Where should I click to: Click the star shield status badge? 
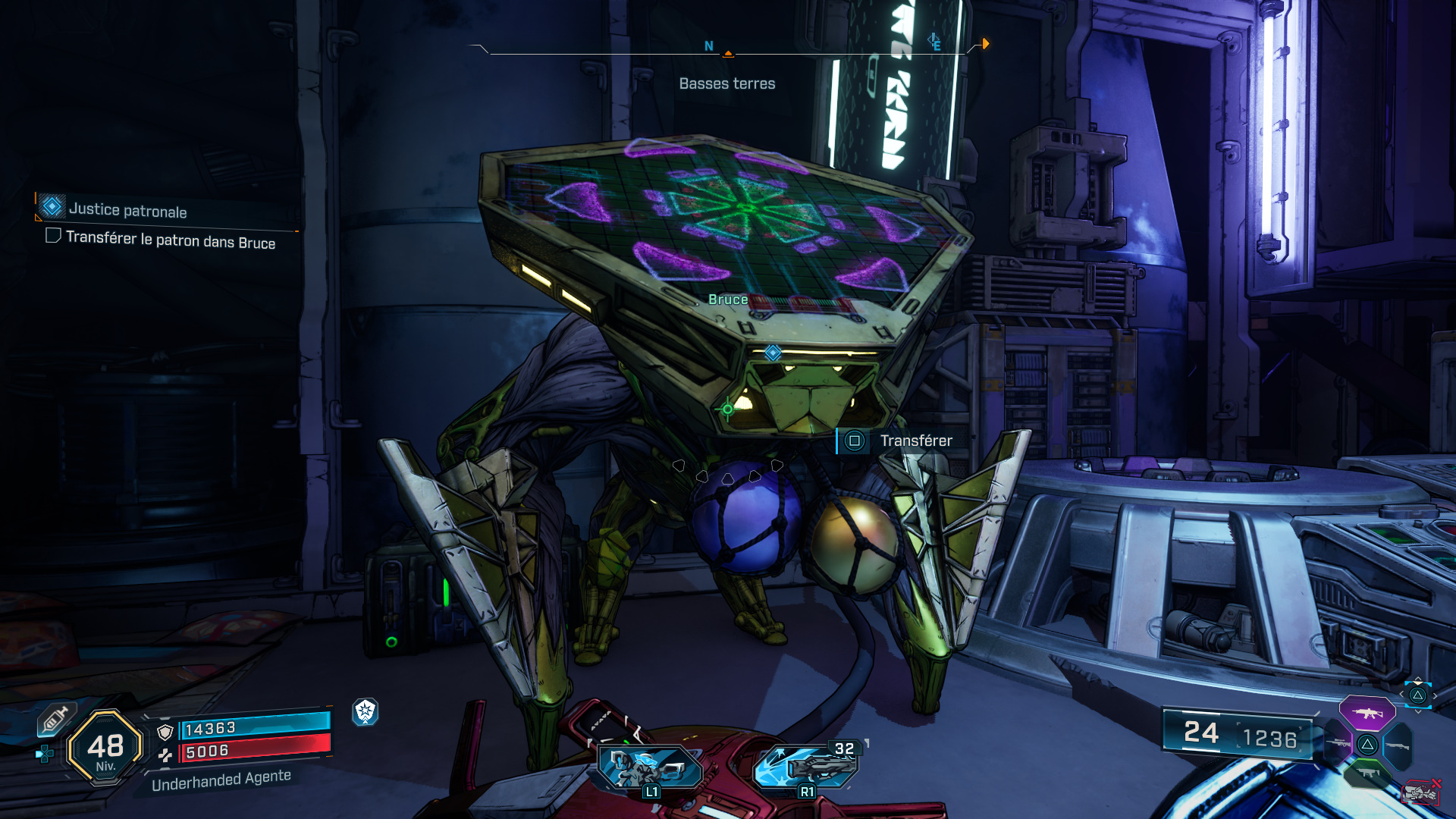pyautogui.click(x=366, y=711)
